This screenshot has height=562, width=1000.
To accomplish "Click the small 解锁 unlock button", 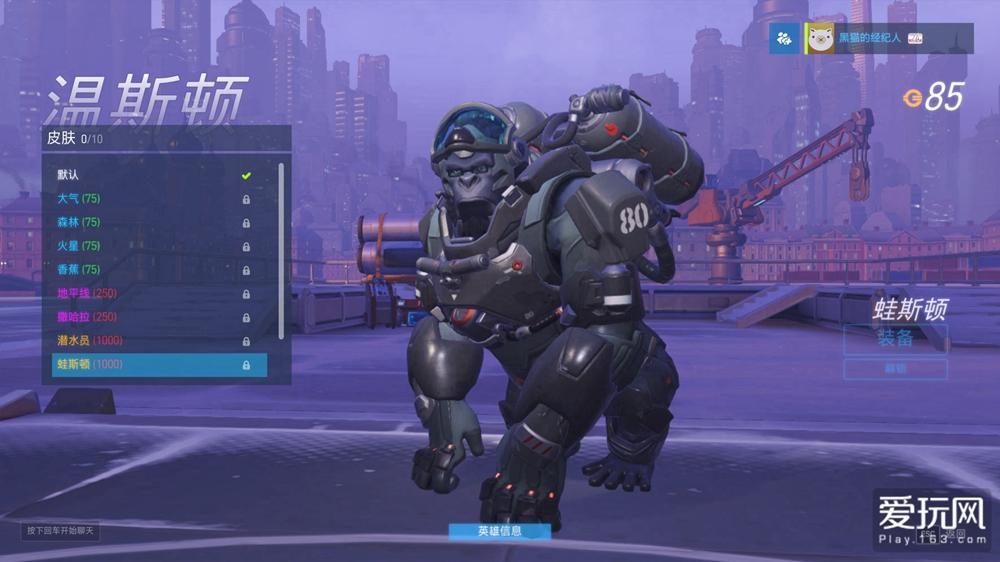I will point(895,369).
